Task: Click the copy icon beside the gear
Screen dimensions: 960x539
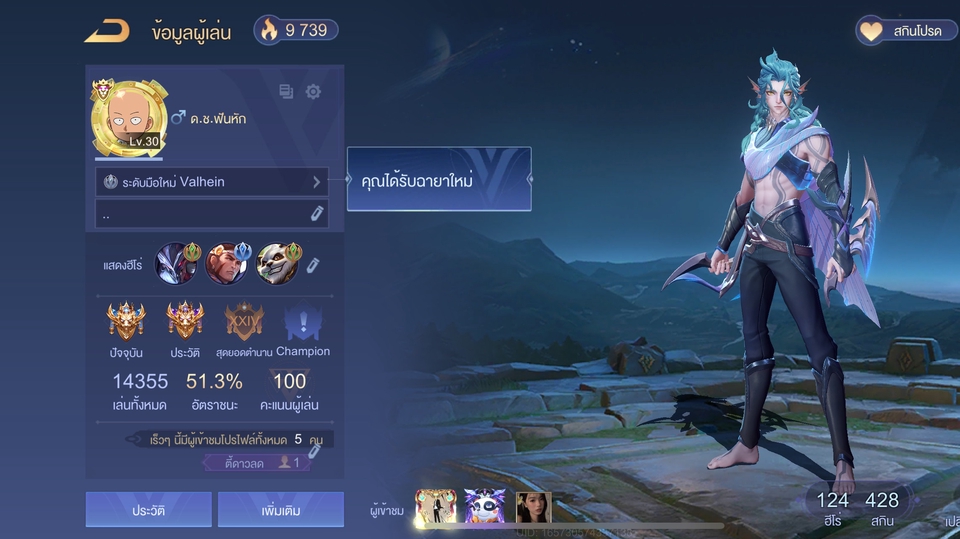Action: (x=287, y=92)
